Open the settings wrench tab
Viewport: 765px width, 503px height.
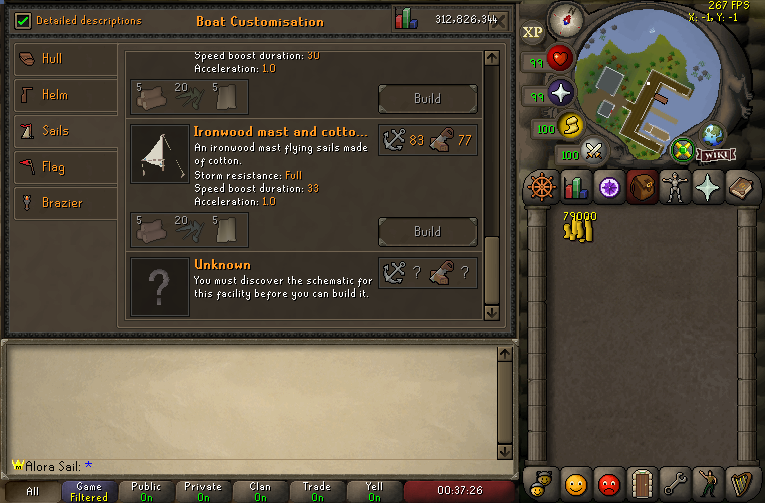[675, 484]
